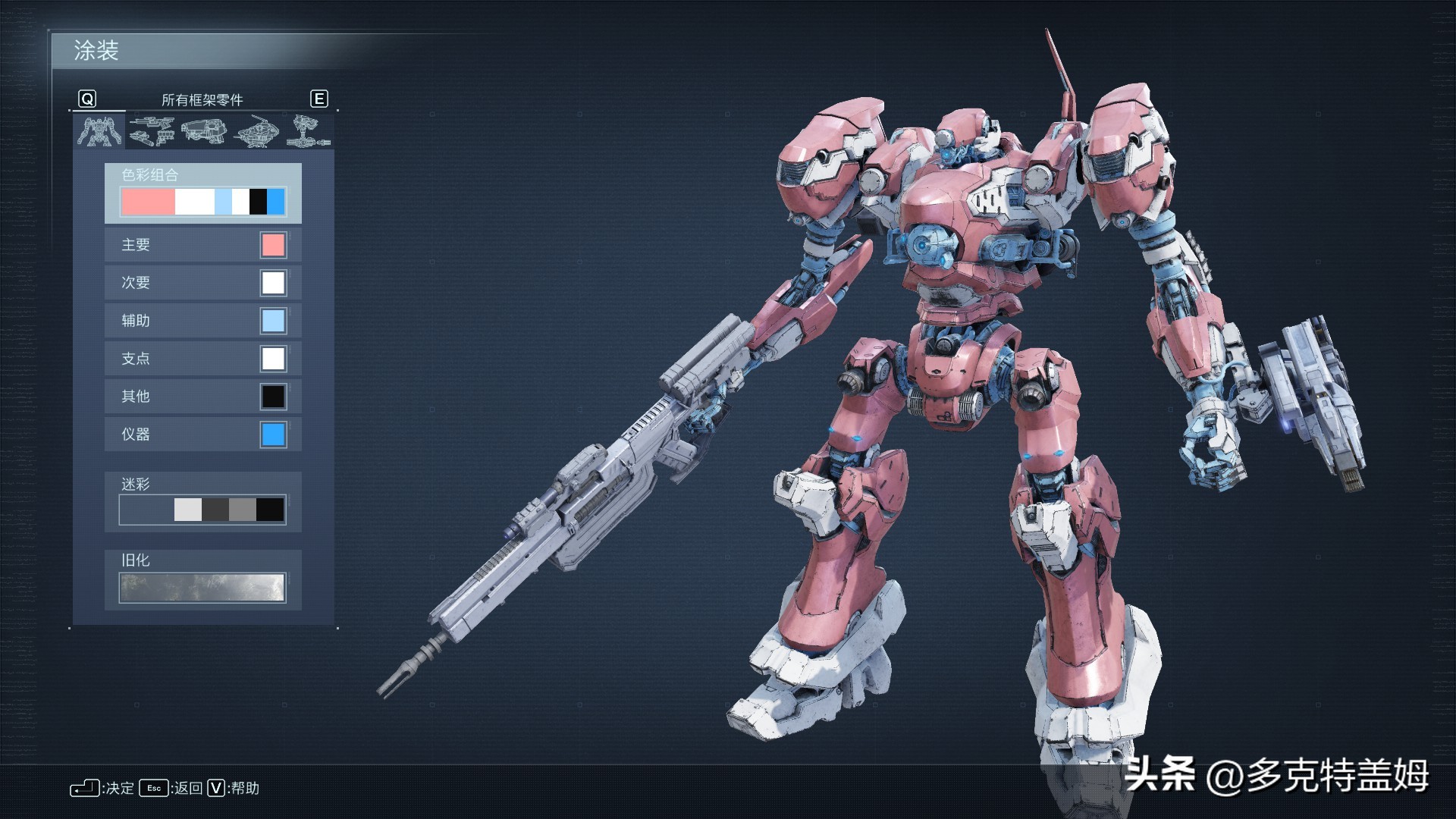Switch to the weapons paint tab
1456x819 pixels.
coord(152,130)
